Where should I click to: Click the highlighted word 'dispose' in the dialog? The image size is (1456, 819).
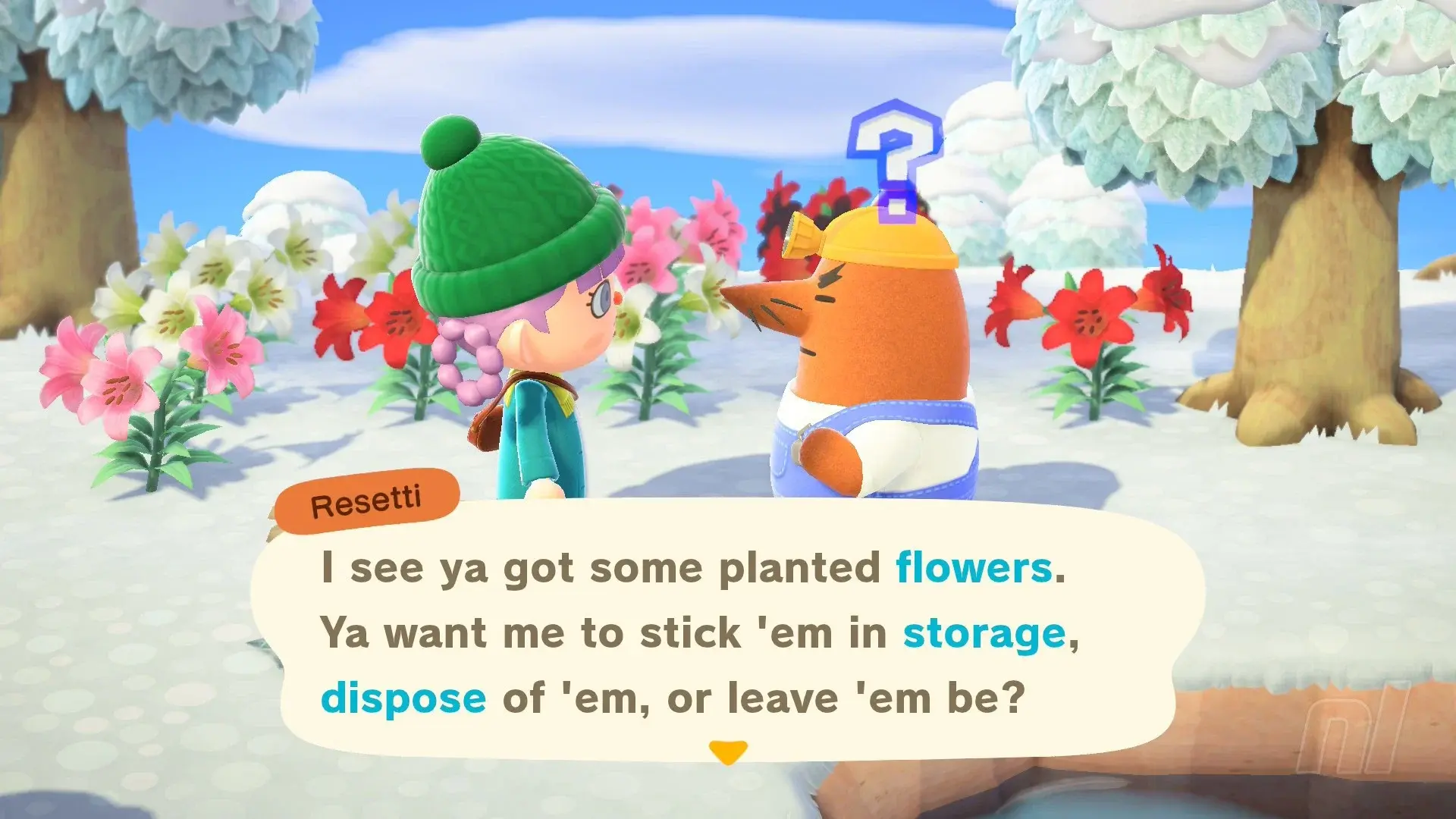[402, 698]
